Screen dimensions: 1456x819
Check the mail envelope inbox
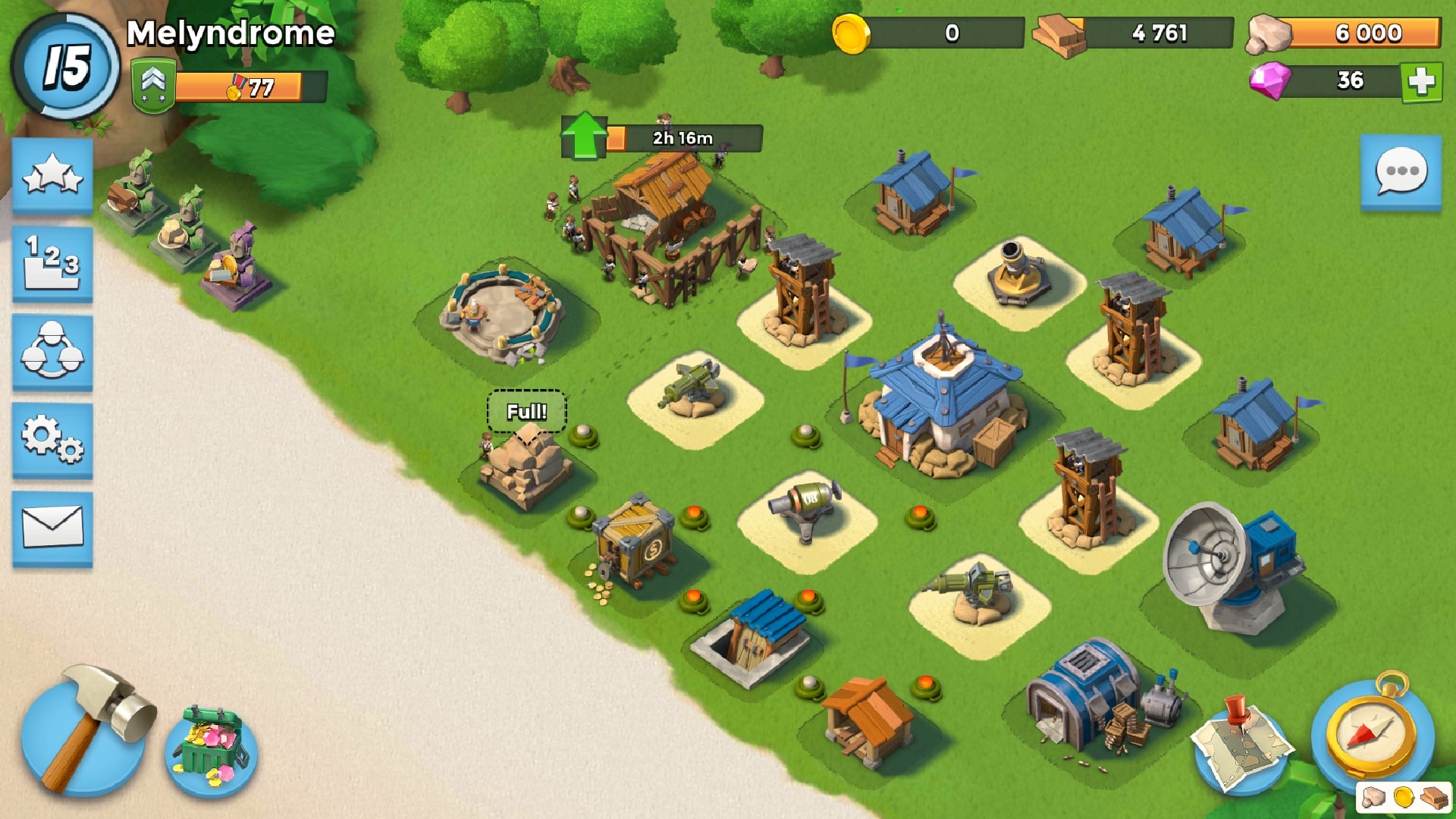(x=52, y=528)
